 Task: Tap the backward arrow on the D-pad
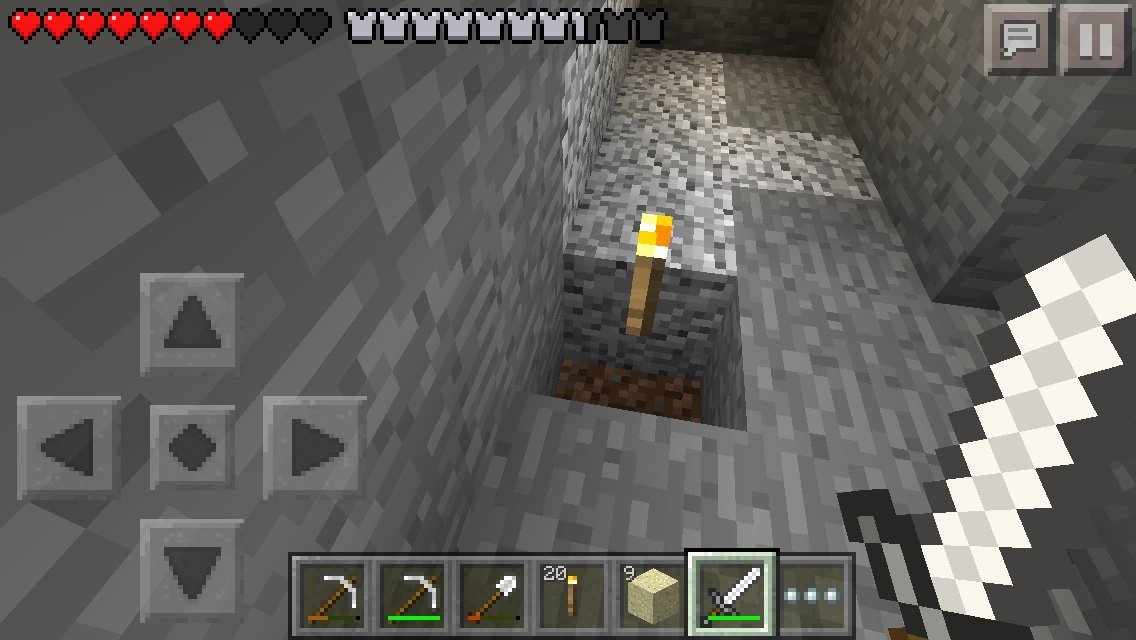[x=191, y=568]
